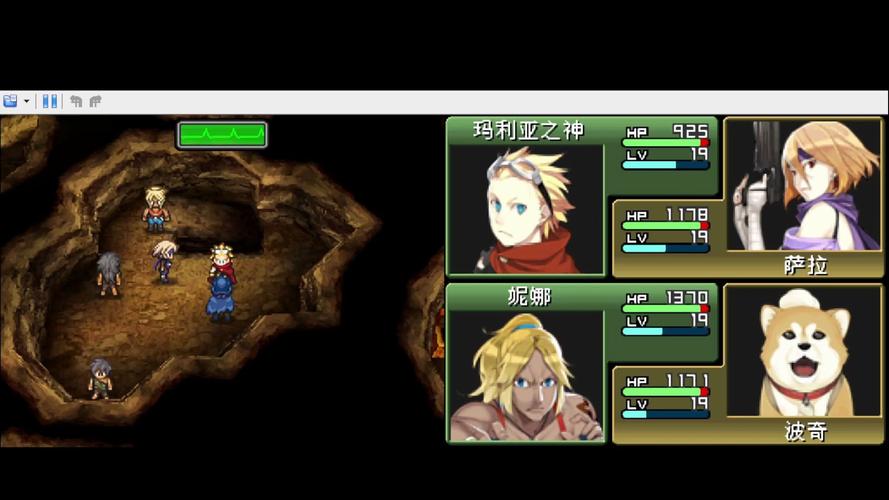The width and height of the screenshot is (889, 500).
Task: Open the blue folder toolbar icon
Action: [x=11, y=101]
